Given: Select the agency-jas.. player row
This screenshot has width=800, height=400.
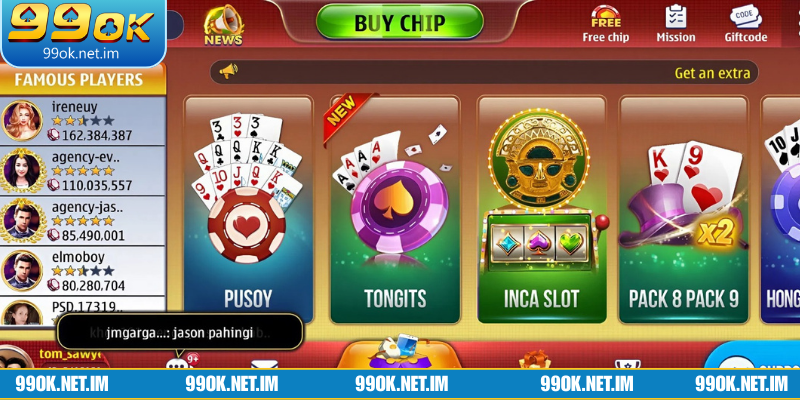Looking at the screenshot, I should pyautogui.click(x=83, y=221).
